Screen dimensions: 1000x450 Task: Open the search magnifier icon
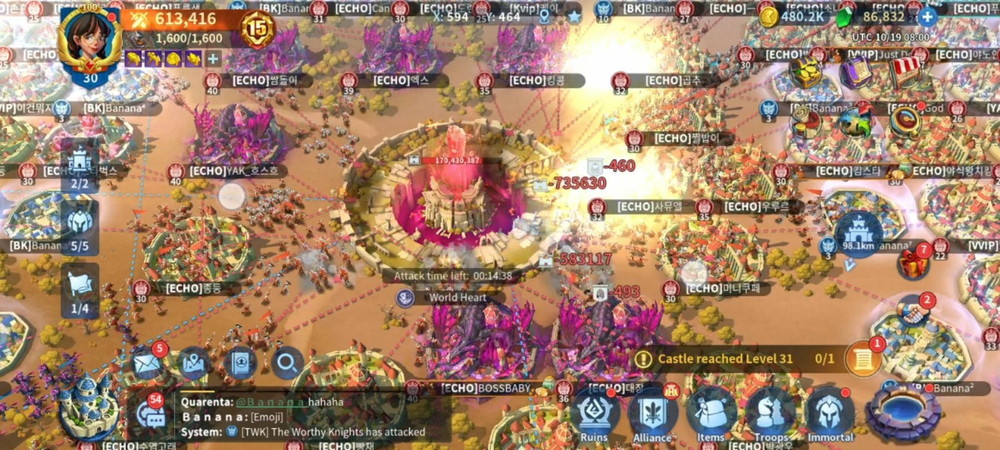tap(287, 365)
